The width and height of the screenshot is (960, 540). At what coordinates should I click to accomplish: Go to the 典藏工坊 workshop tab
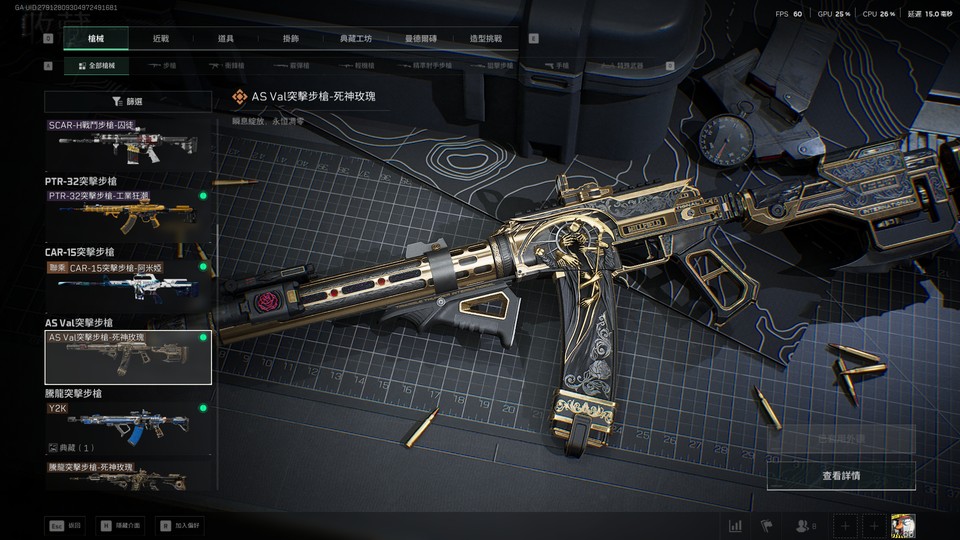coord(356,39)
